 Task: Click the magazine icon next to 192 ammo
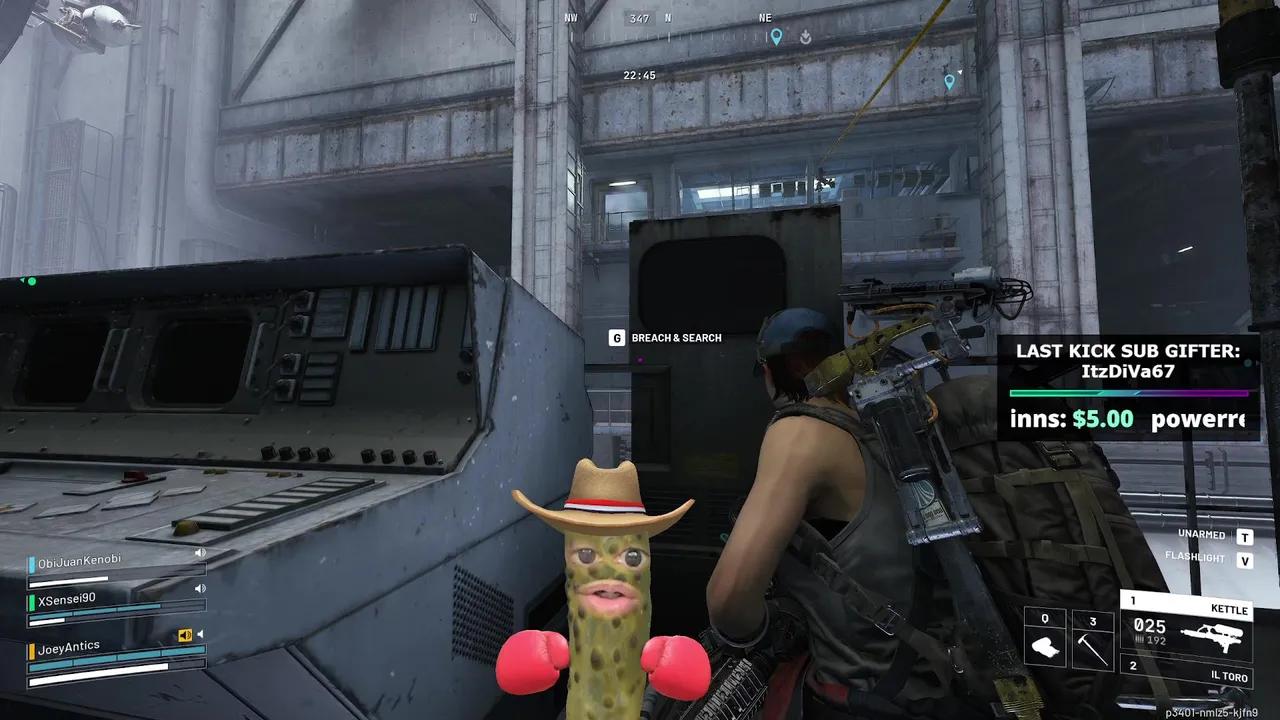coord(1140,639)
